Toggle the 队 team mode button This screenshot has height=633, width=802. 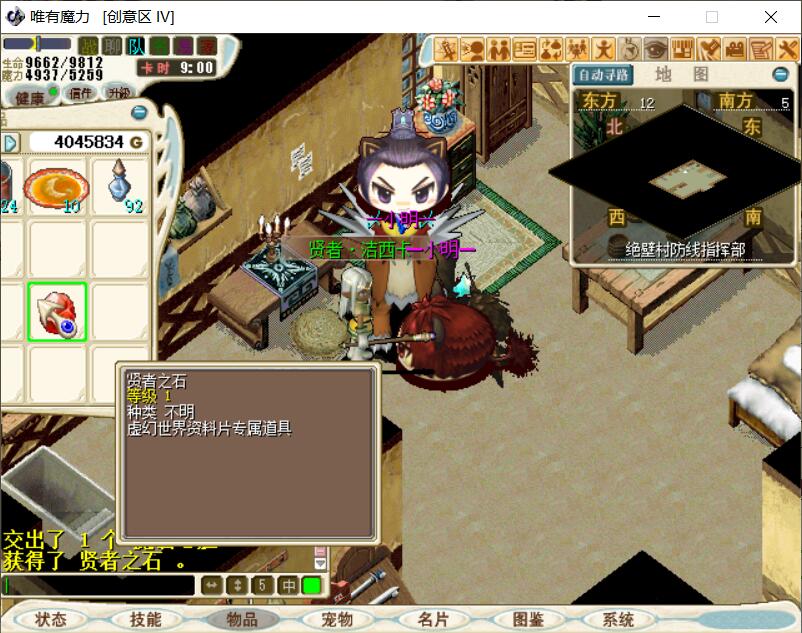136,46
